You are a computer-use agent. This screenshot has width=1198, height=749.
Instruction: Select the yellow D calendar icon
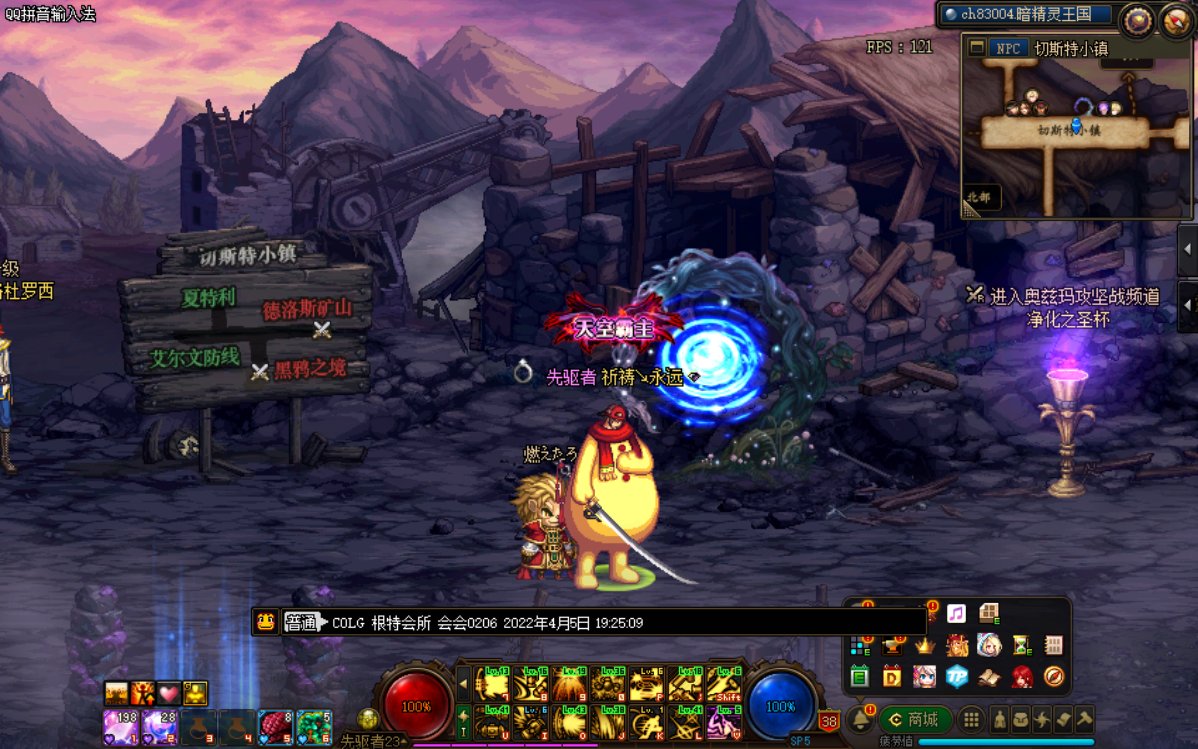891,677
